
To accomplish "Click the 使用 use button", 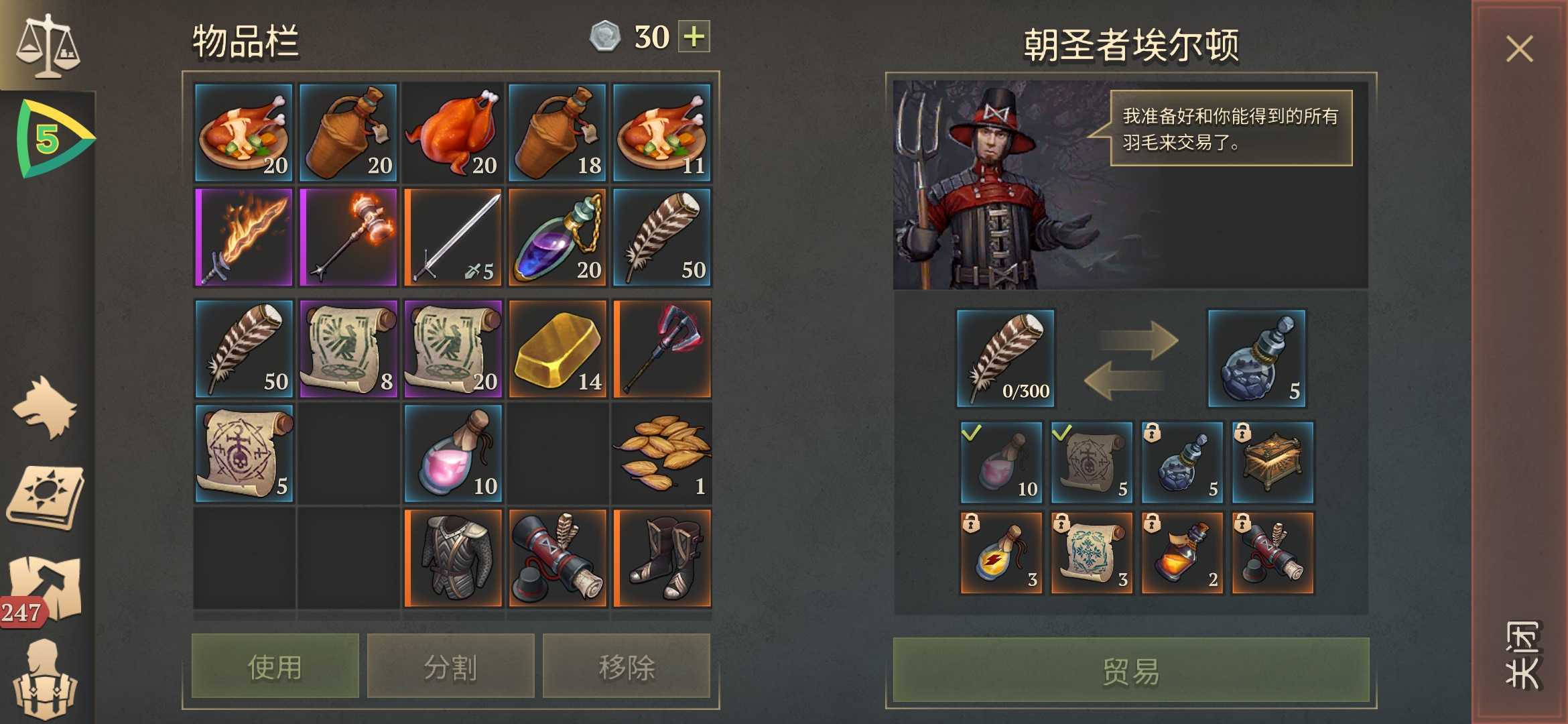I will pyautogui.click(x=275, y=666).
